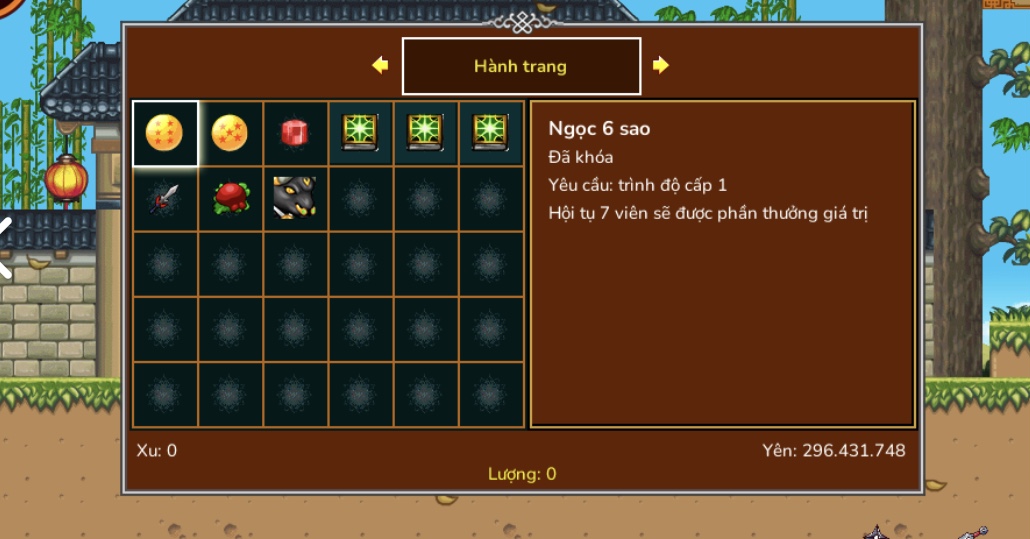Screen dimensions: 1030x539
Task: Go to the previous panel with left arrow
Action: 380,66
